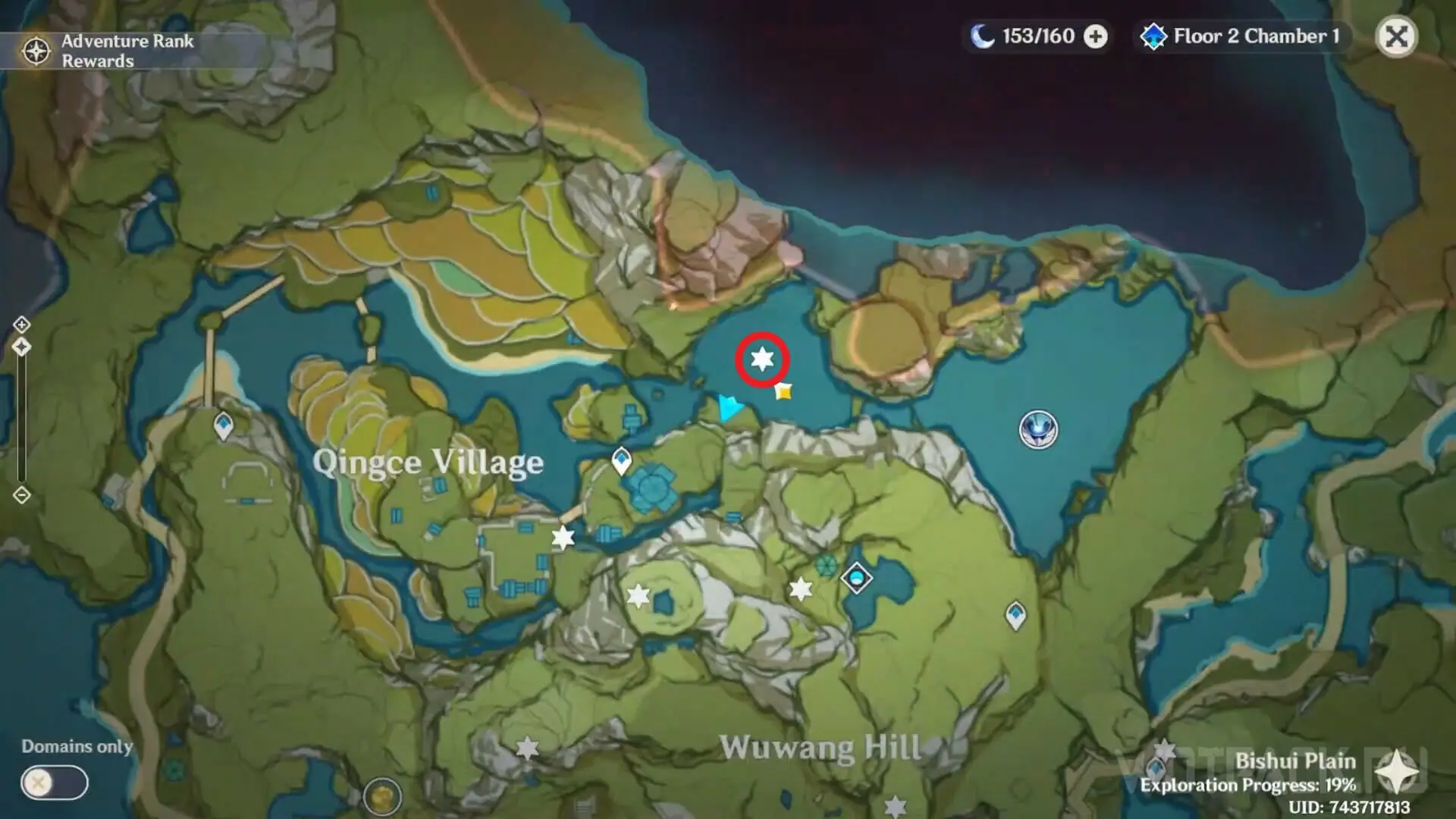The height and width of the screenshot is (819, 1456).
Task: Select the cyan player position arrow
Action: click(x=730, y=408)
